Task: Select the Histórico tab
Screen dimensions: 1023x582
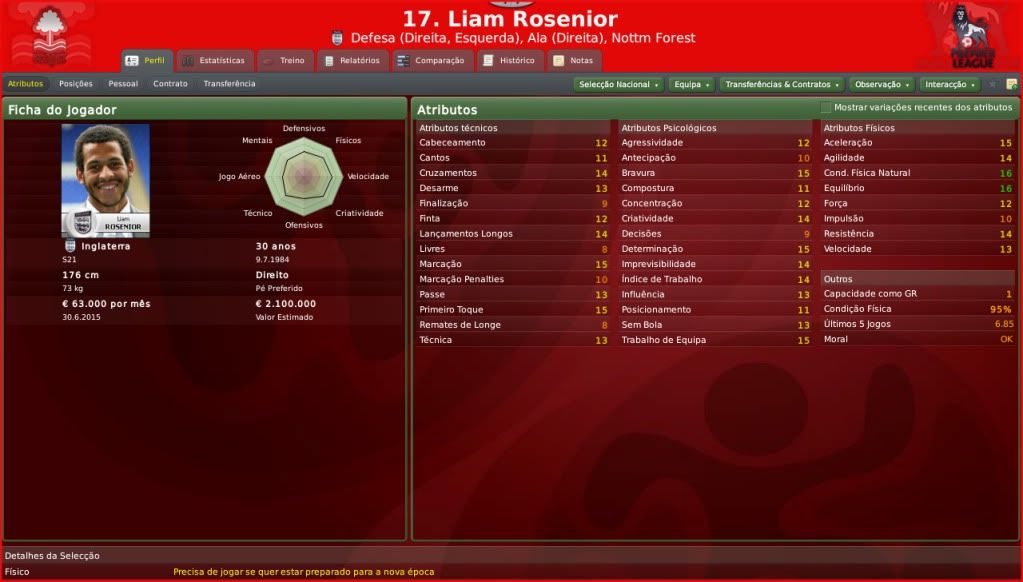Action: [509, 60]
